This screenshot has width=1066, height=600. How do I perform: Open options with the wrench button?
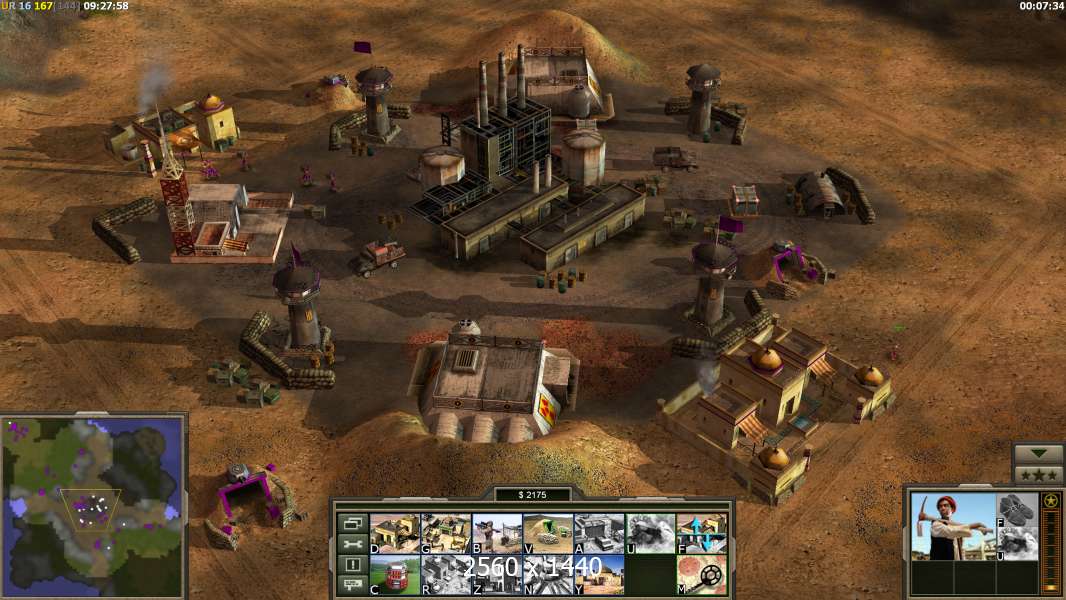coord(352,544)
